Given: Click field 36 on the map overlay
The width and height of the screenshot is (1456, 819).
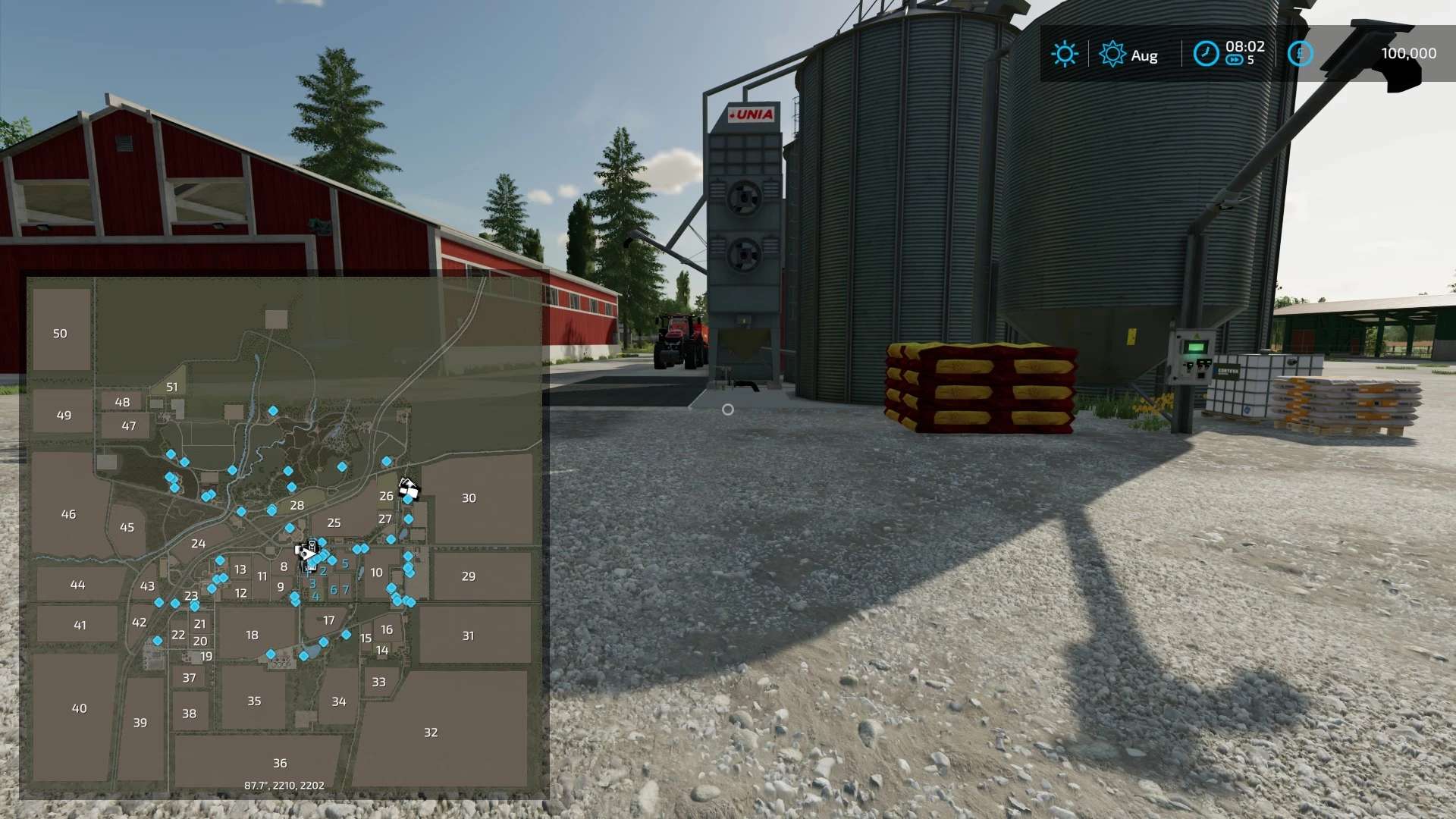Looking at the screenshot, I should [280, 763].
